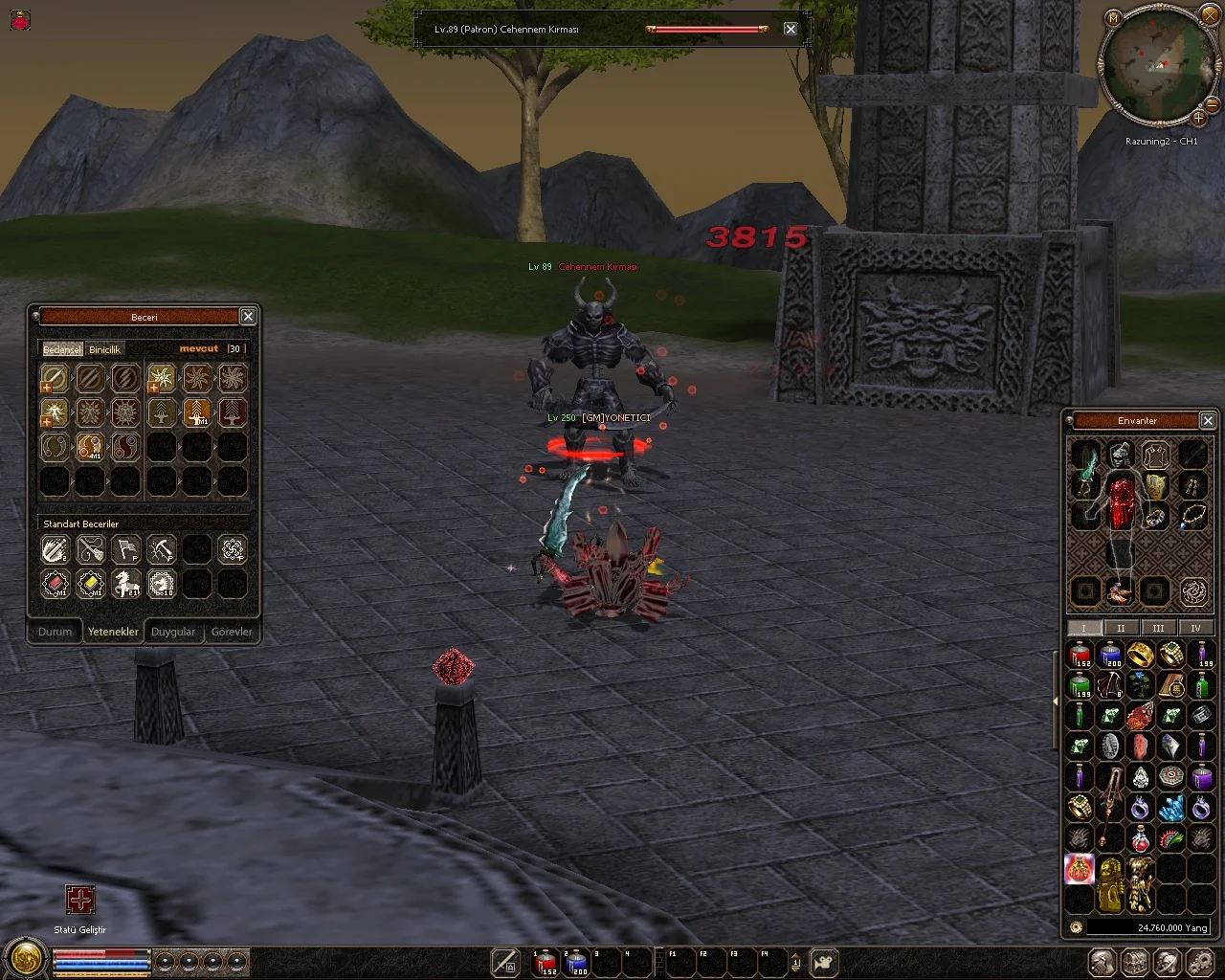Activate the yin-yang skill marked M1
1225x980 pixels.
(90, 447)
